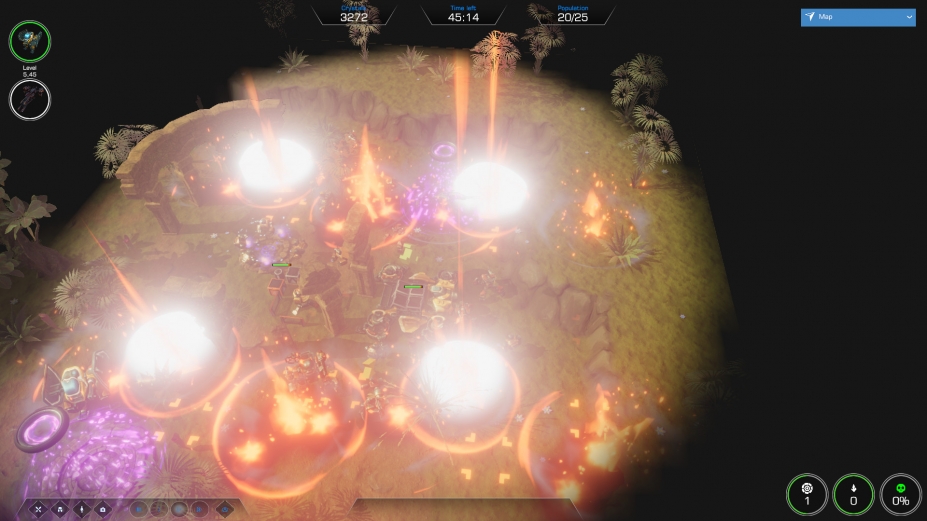The height and width of the screenshot is (521, 927).
Task: Open the Map dropdown
Action: tap(858, 17)
